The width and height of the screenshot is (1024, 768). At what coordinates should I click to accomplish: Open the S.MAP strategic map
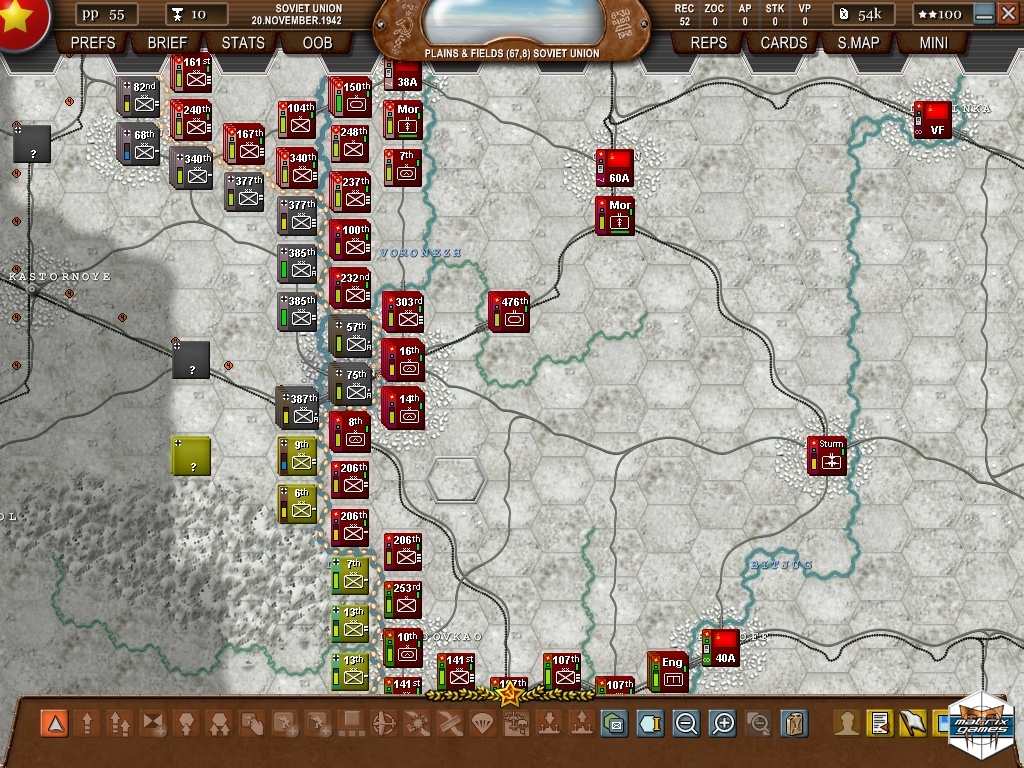(x=858, y=43)
